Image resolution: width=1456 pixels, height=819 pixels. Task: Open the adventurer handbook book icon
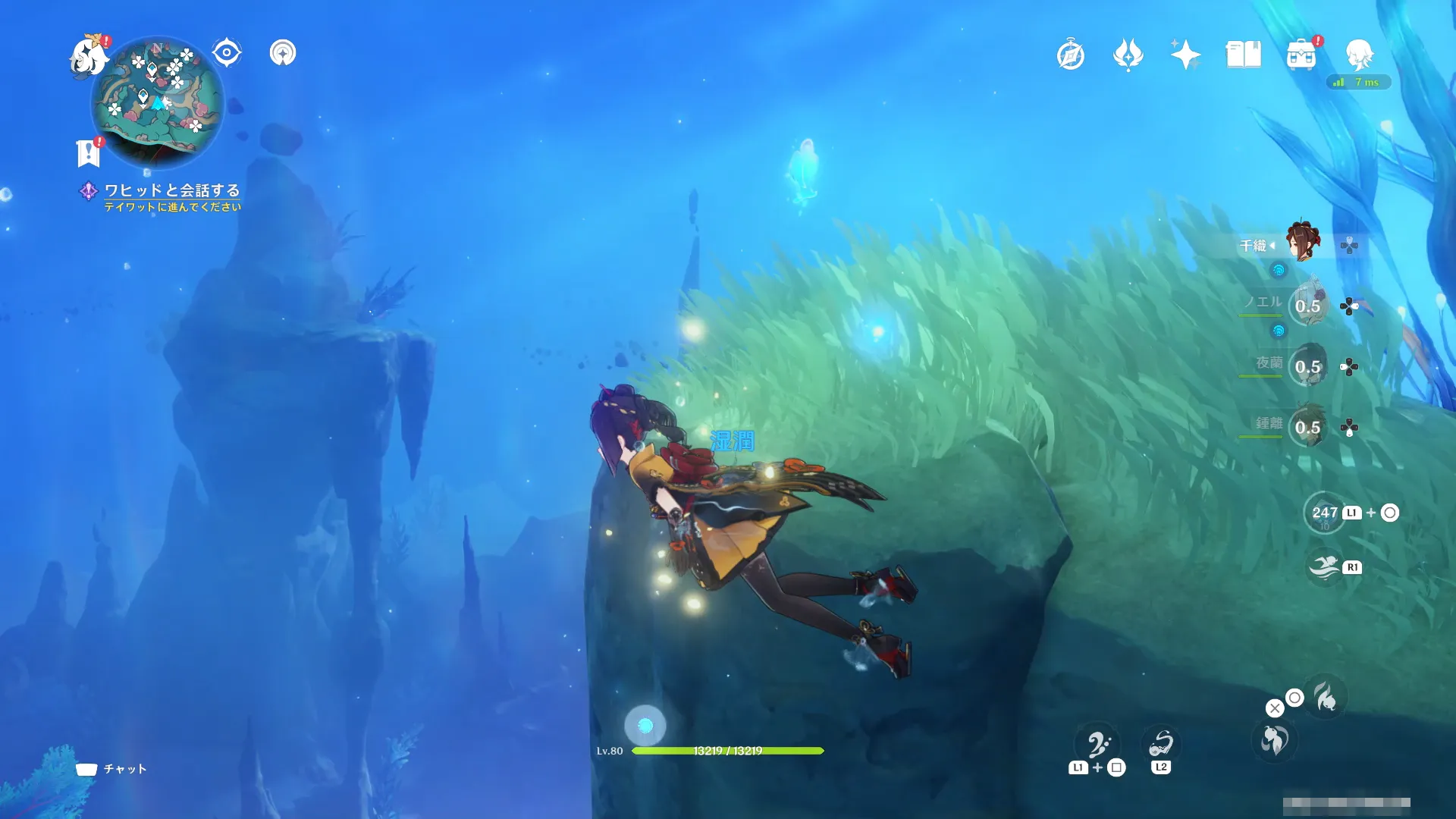tap(1243, 55)
